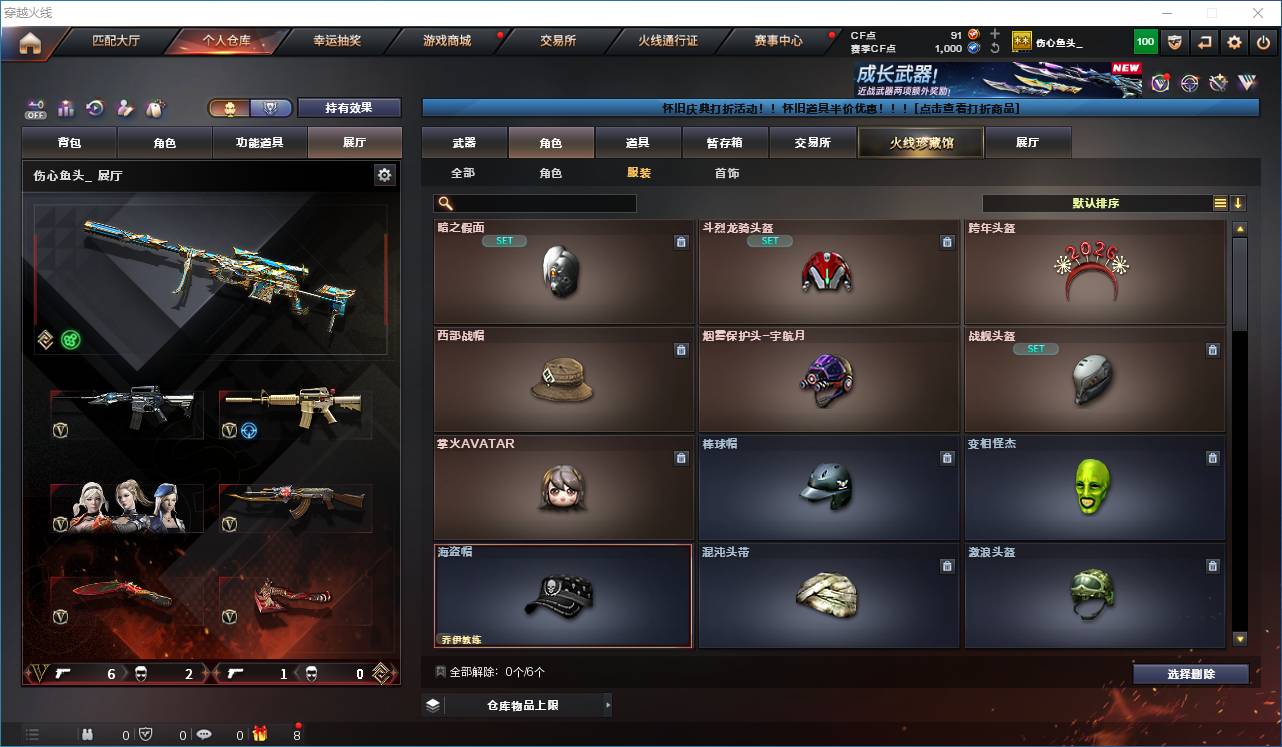
Task: Toggle the delete checkbox on 暗之假面 item
Action: (x=682, y=241)
